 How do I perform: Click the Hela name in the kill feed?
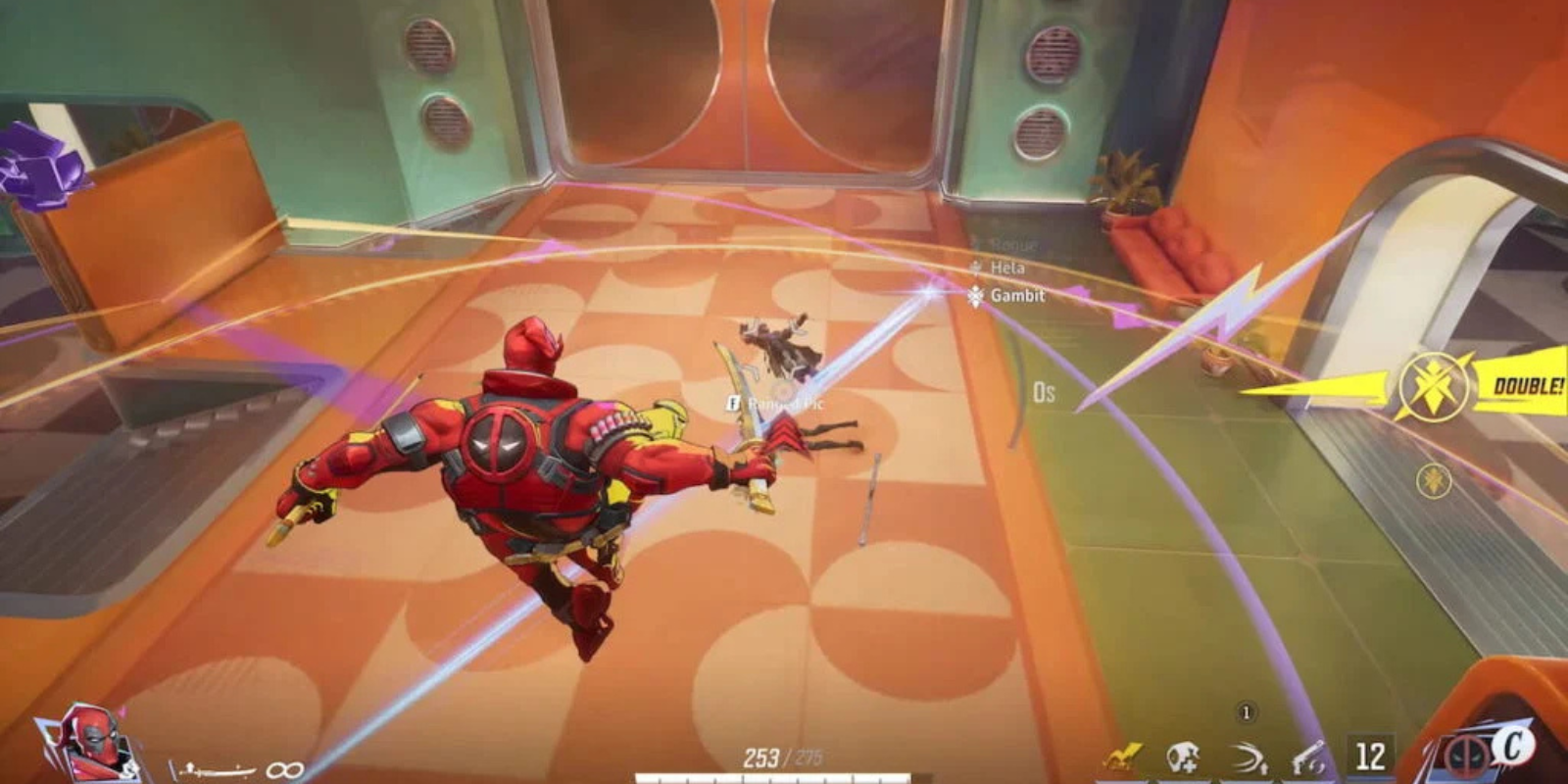[x=1010, y=266]
